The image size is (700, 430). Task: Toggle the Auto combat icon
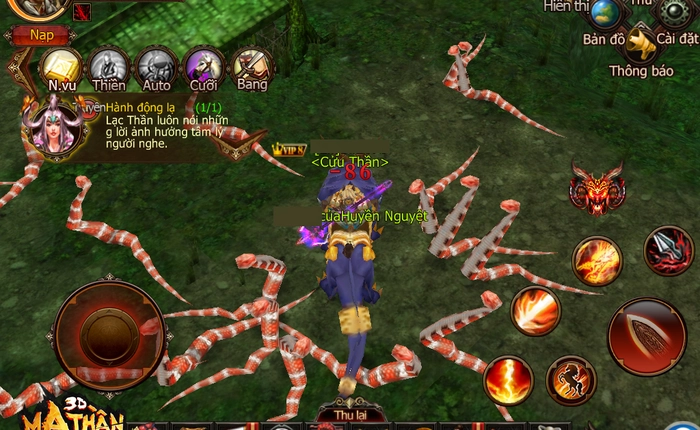(156, 69)
